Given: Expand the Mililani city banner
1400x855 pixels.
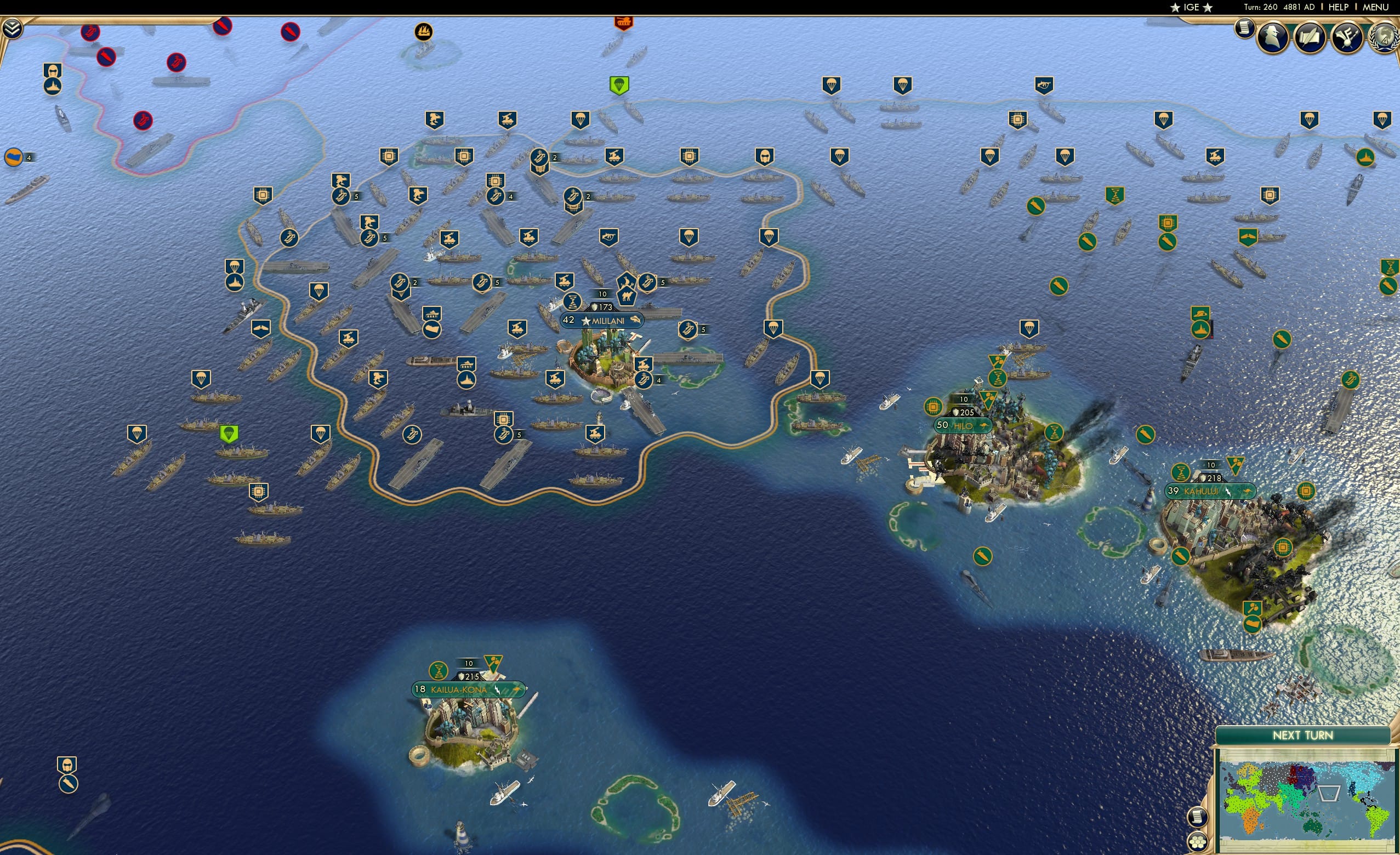Looking at the screenshot, I should click(604, 321).
